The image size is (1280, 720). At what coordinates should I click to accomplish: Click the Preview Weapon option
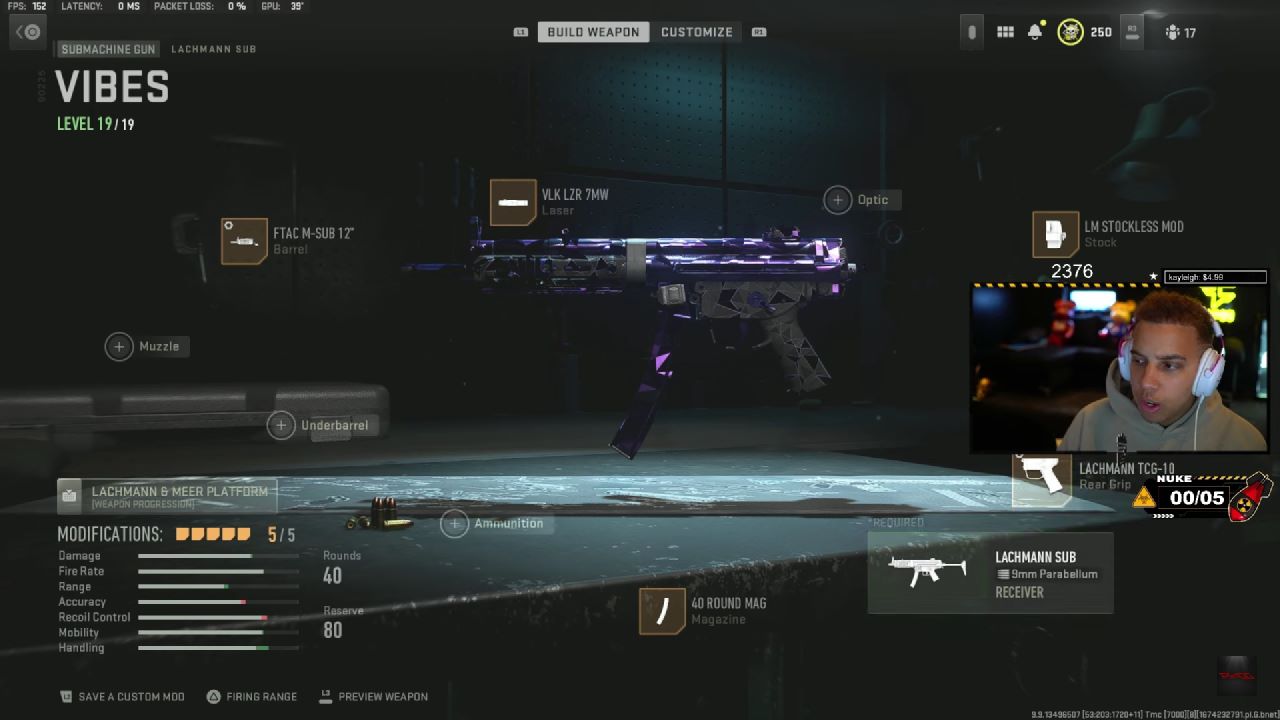coord(385,696)
